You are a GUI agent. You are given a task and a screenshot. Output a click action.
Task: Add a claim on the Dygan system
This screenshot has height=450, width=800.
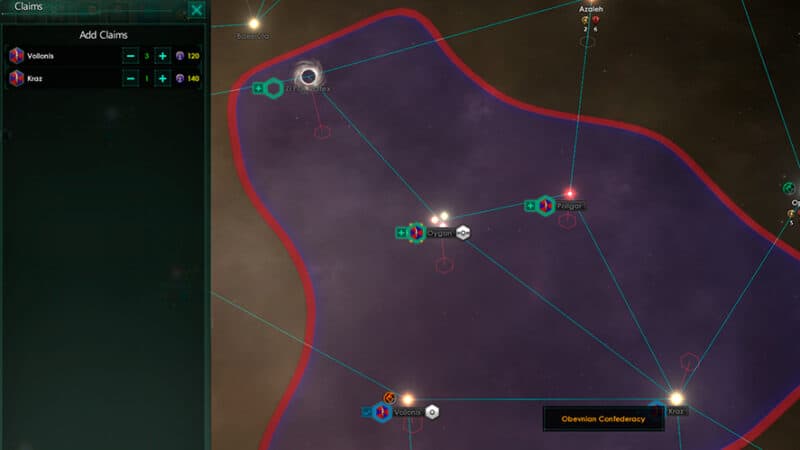[x=402, y=233]
